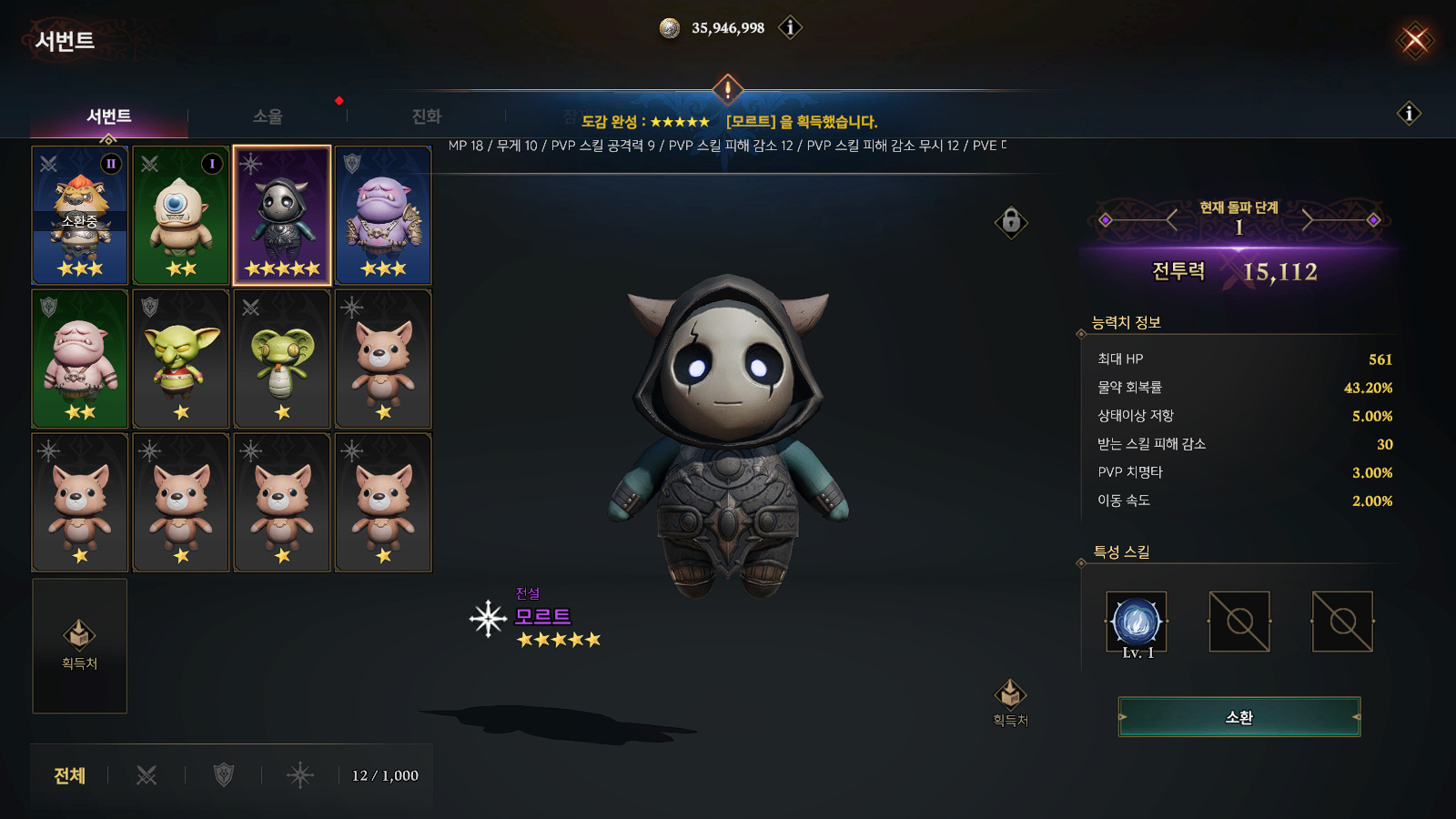Close the servant window

click(1415, 40)
